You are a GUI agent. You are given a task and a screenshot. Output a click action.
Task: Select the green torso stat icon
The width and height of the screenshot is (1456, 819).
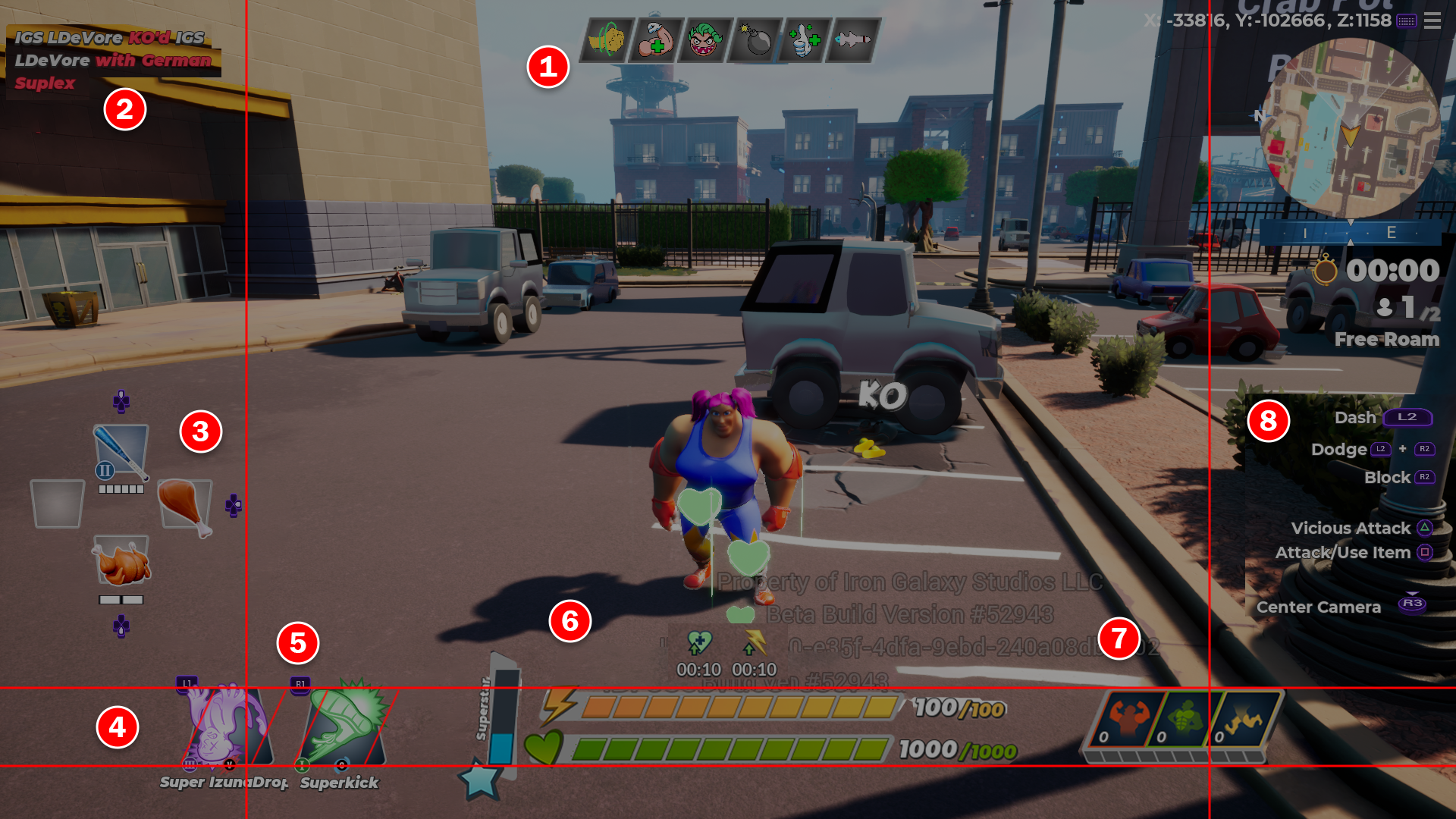(1185, 719)
